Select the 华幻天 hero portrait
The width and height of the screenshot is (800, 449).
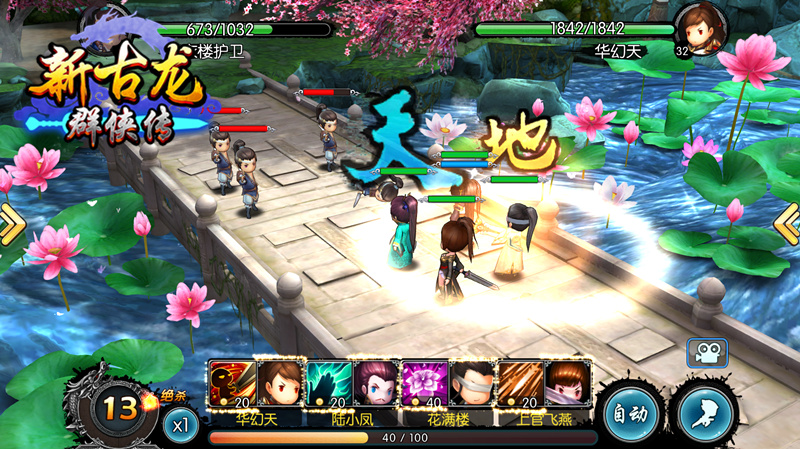[x=278, y=384]
